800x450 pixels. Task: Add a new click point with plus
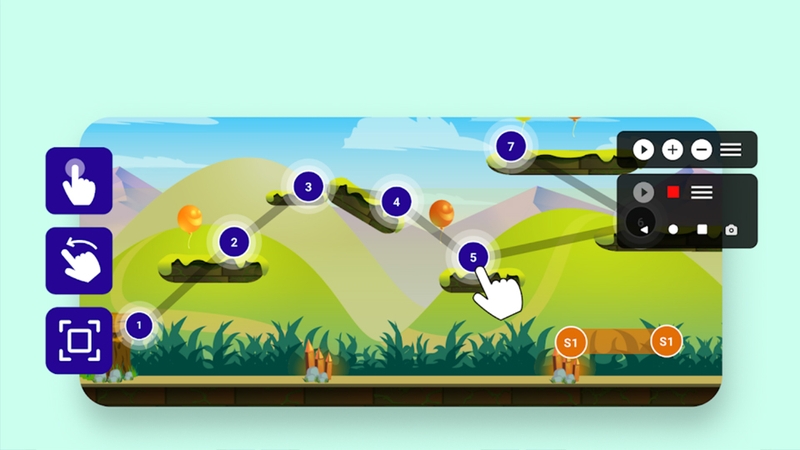pyautogui.click(x=673, y=150)
